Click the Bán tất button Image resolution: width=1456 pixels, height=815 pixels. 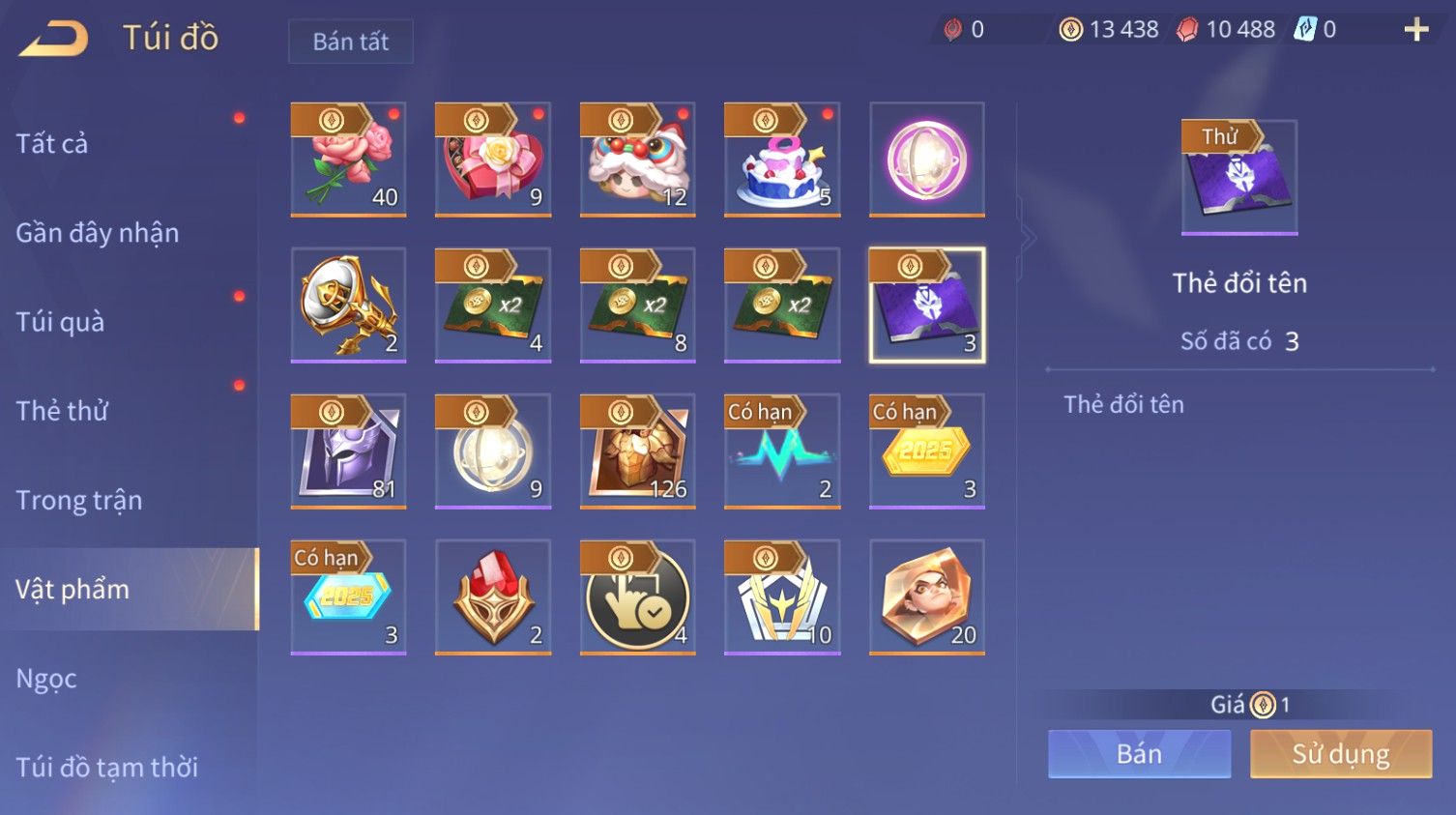(x=350, y=42)
